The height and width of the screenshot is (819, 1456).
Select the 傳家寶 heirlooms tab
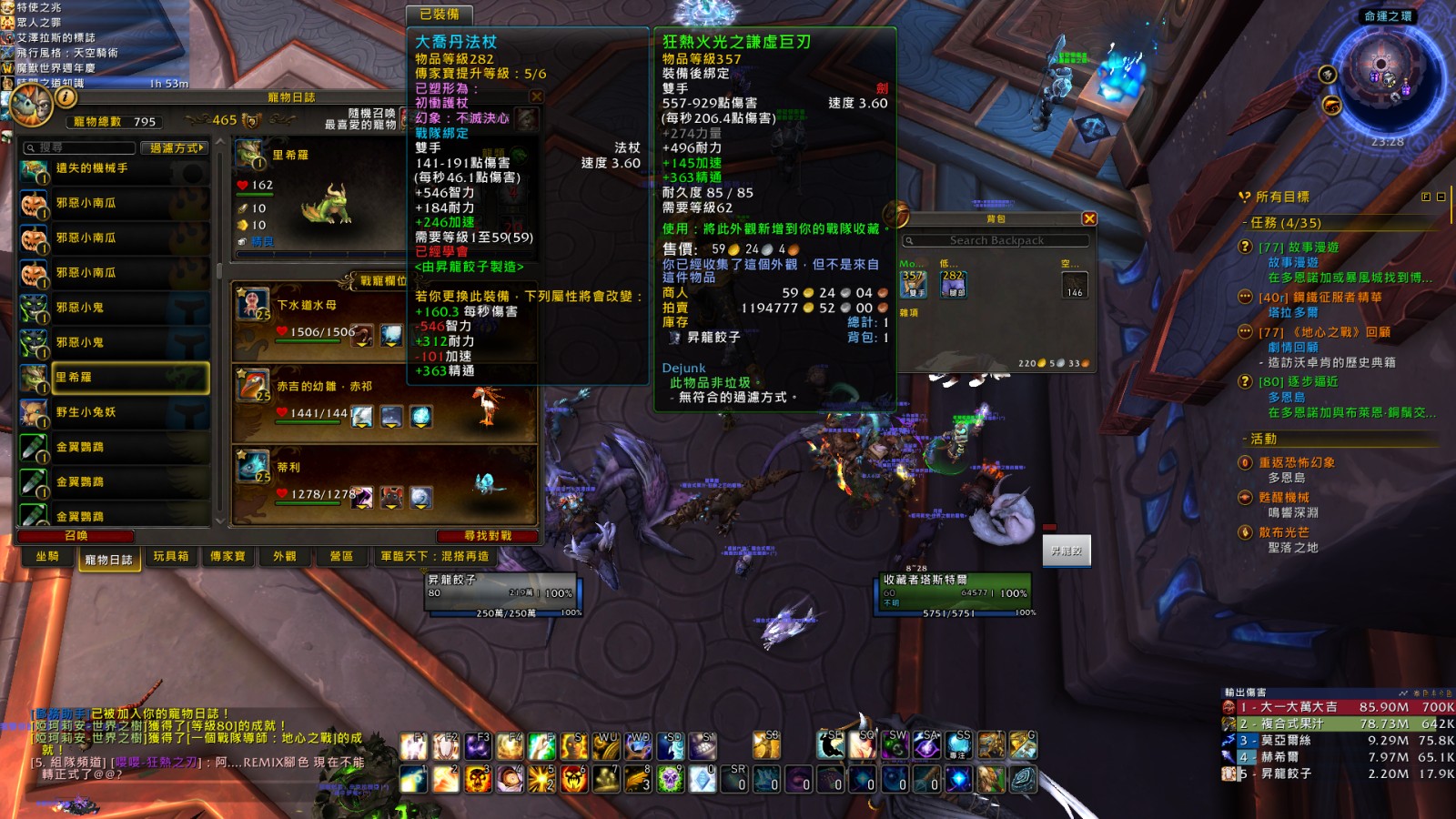227,557
